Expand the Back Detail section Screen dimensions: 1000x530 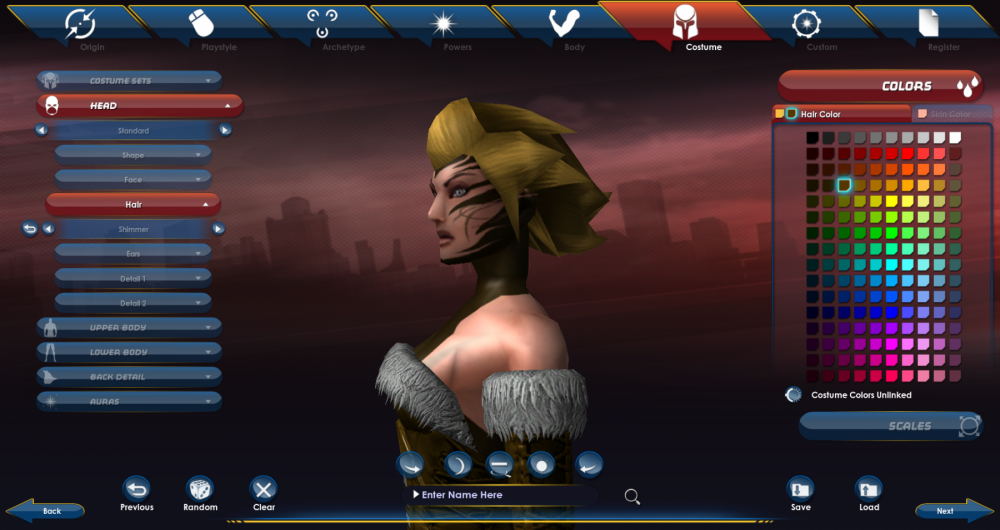129,377
